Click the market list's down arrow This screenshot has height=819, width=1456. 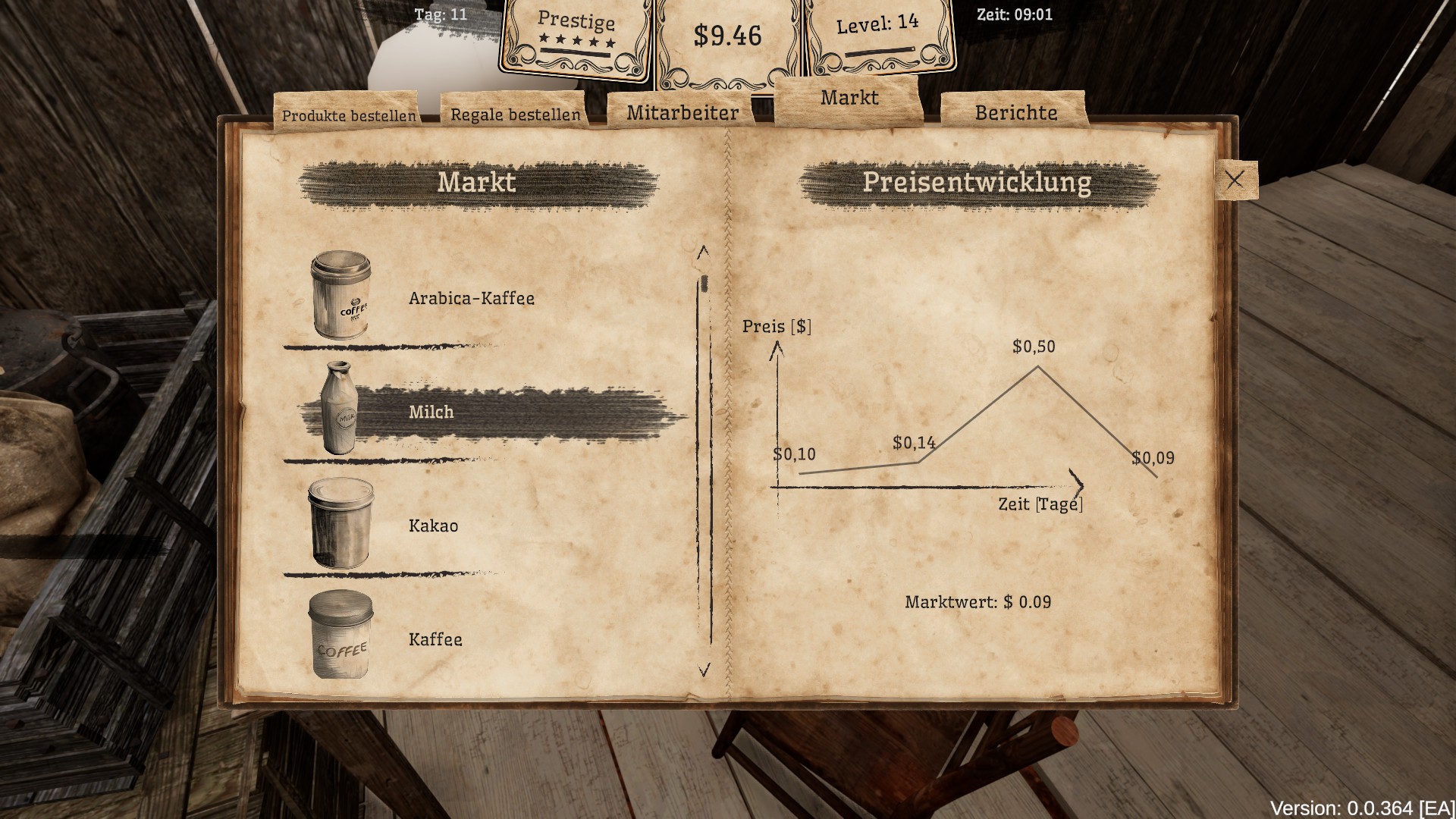pyautogui.click(x=704, y=670)
